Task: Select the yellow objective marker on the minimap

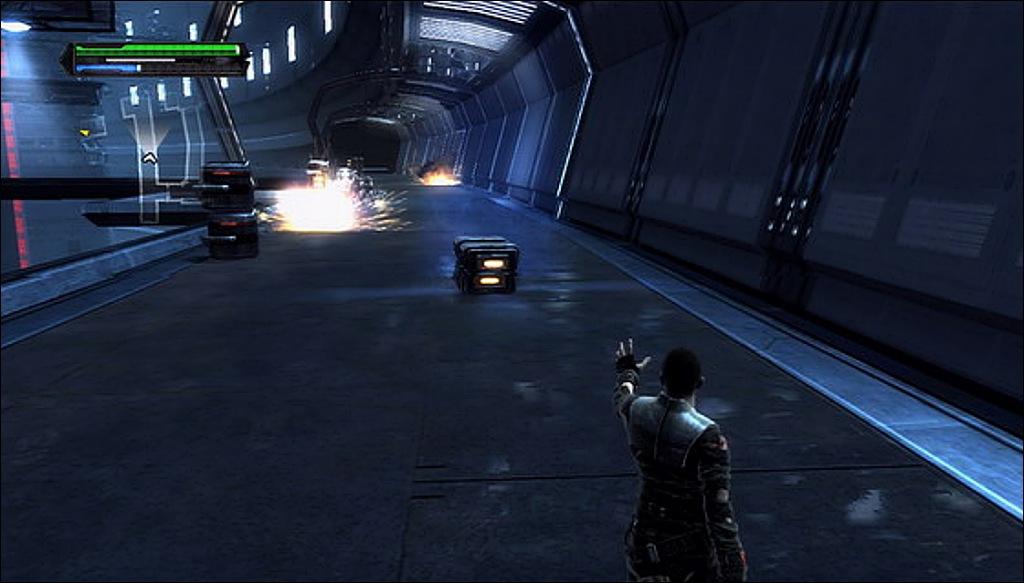Action: click(x=85, y=132)
